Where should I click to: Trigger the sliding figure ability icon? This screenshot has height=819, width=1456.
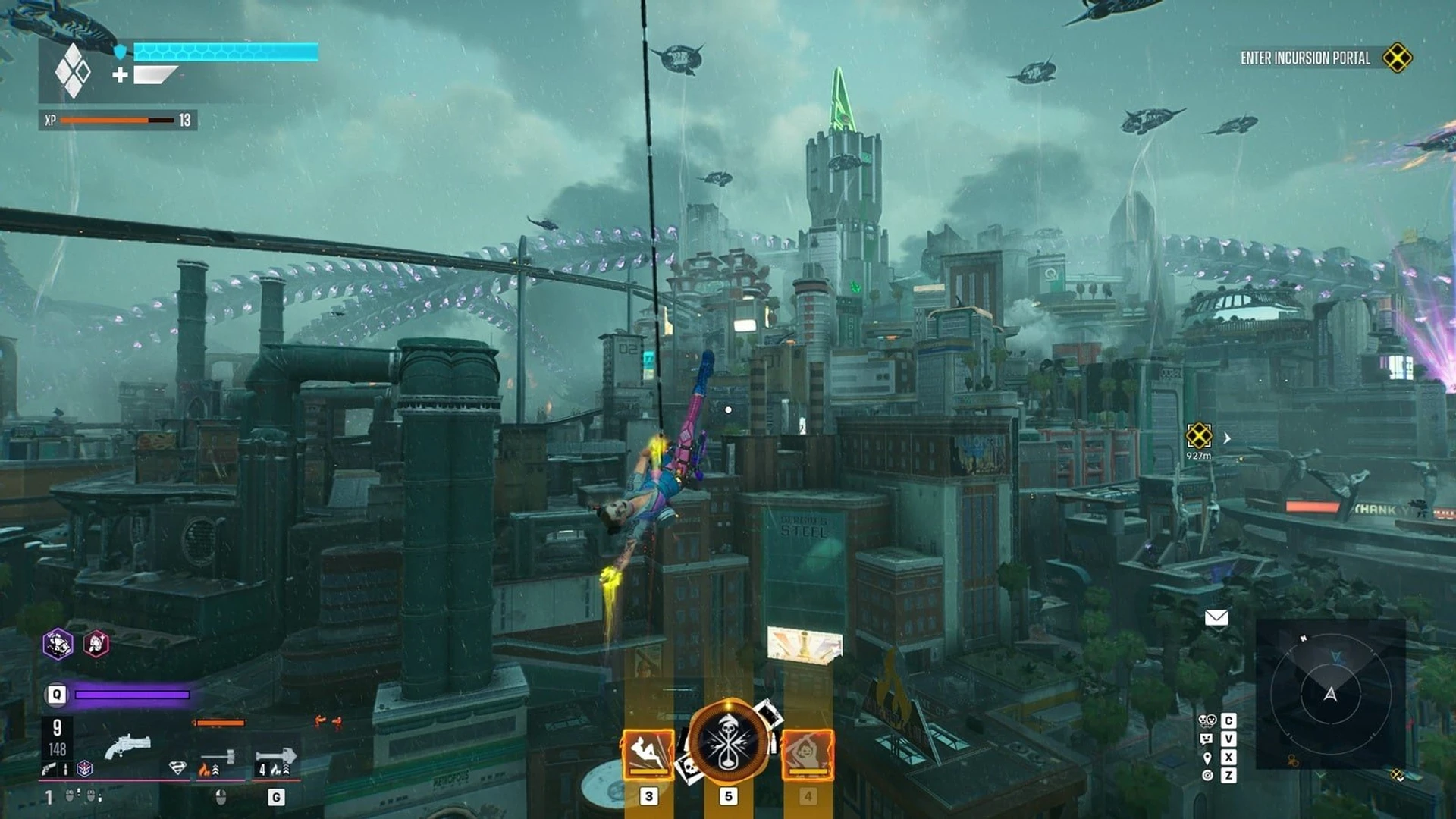648,753
